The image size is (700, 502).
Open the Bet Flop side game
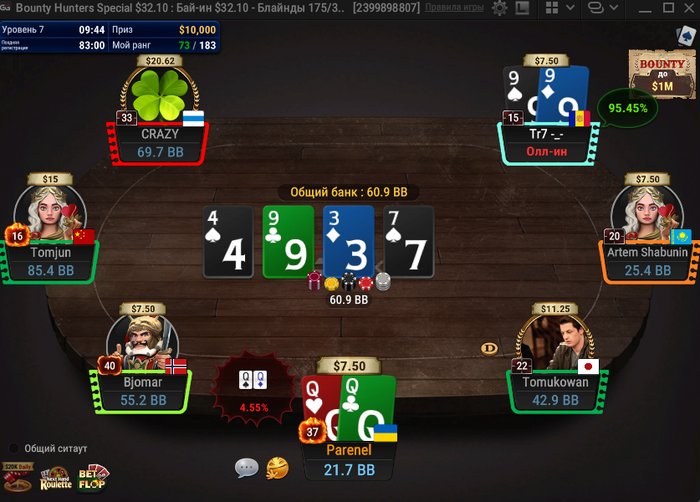coord(95,477)
